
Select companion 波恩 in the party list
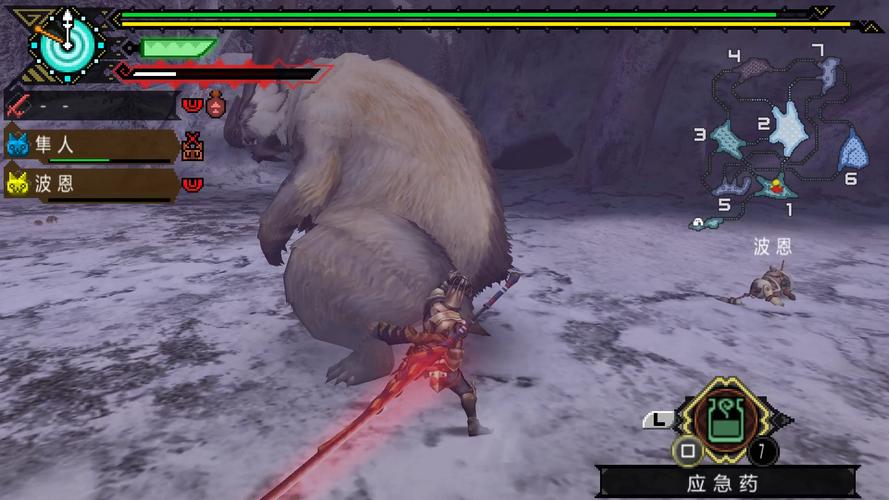pos(90,184)
